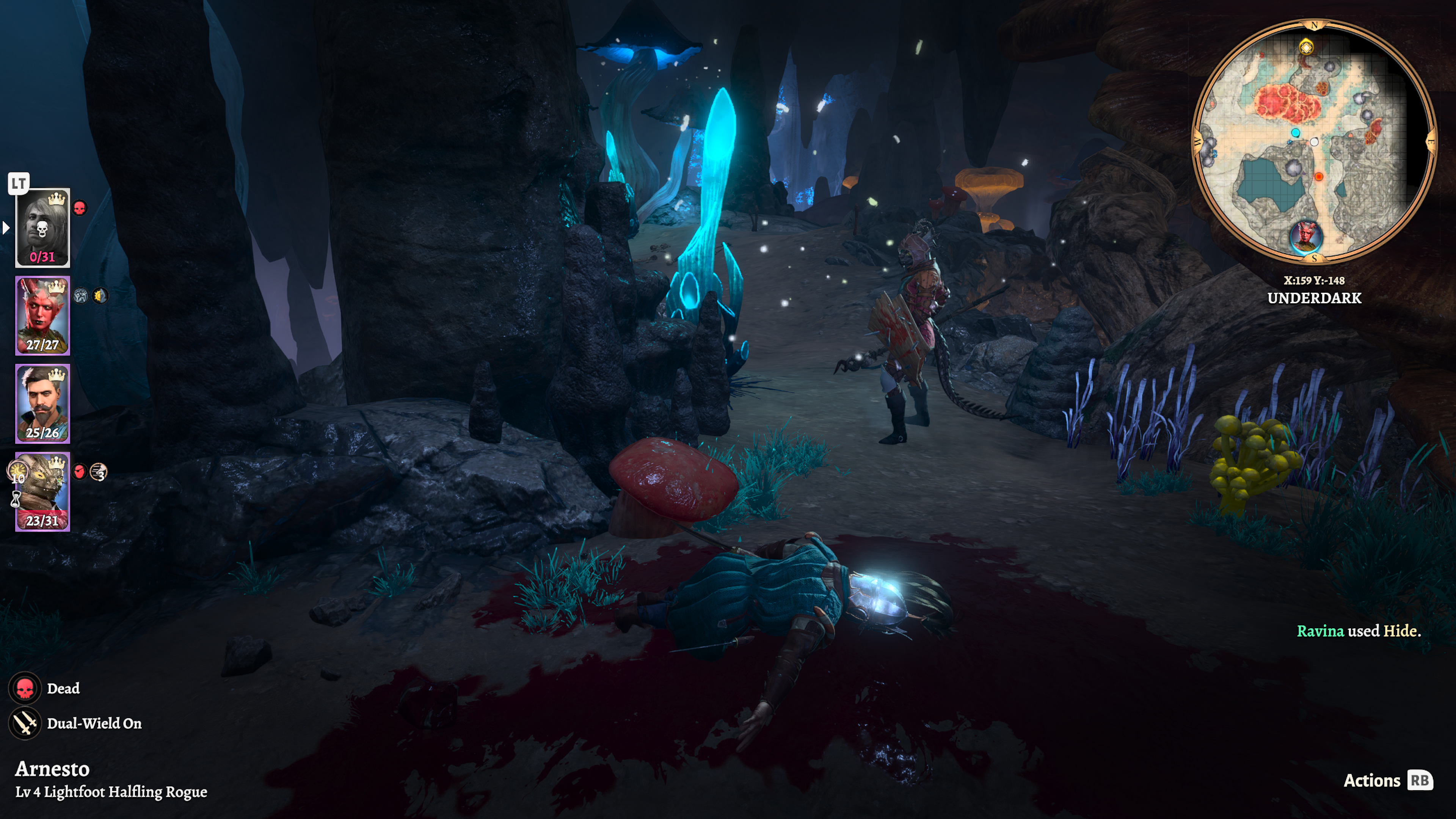Select the yellow quest marker on minimap
The height and width of the screenshot is (819, 1456).
[1305, 47]
